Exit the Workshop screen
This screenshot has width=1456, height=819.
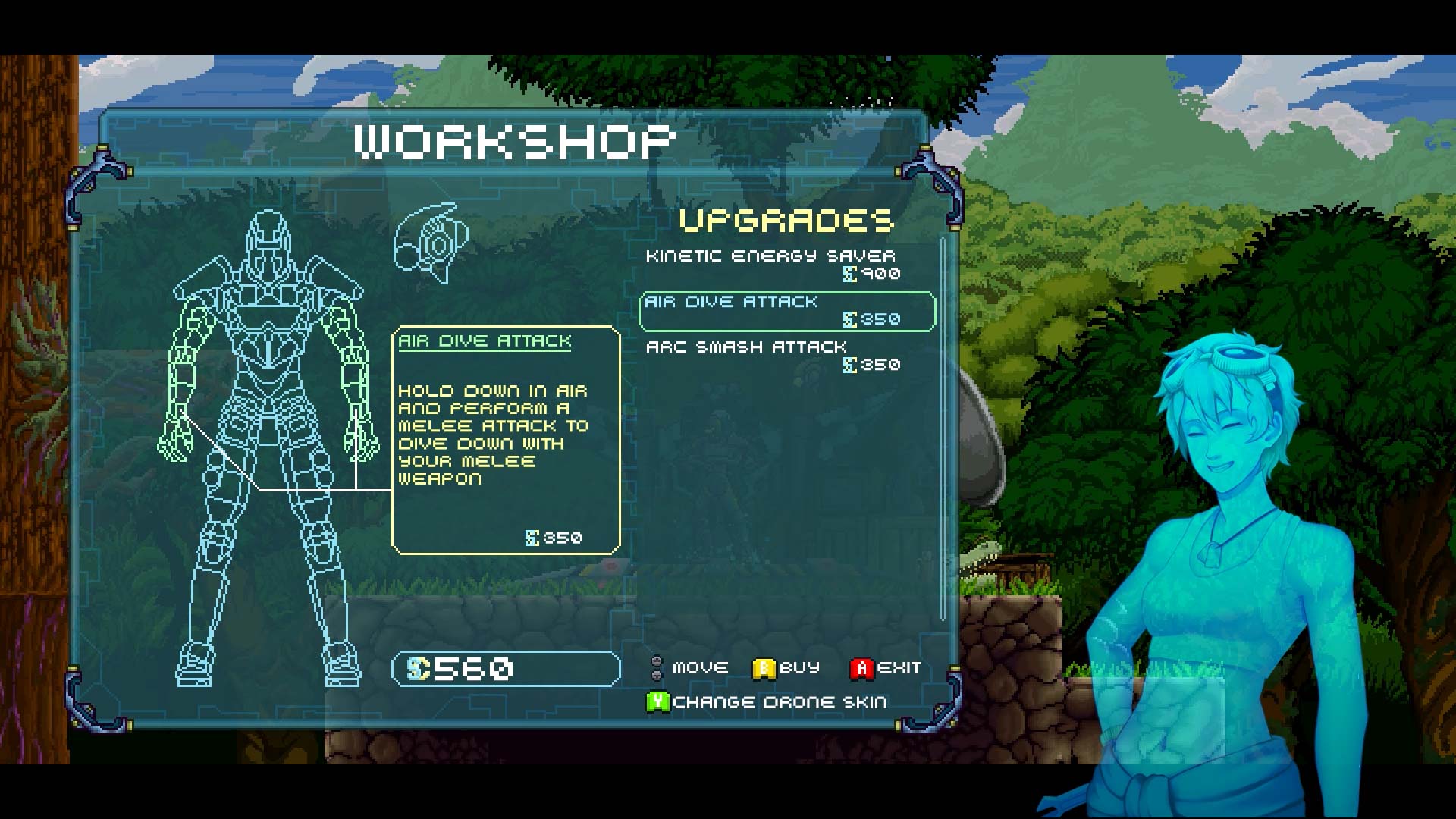coord(861,667)
